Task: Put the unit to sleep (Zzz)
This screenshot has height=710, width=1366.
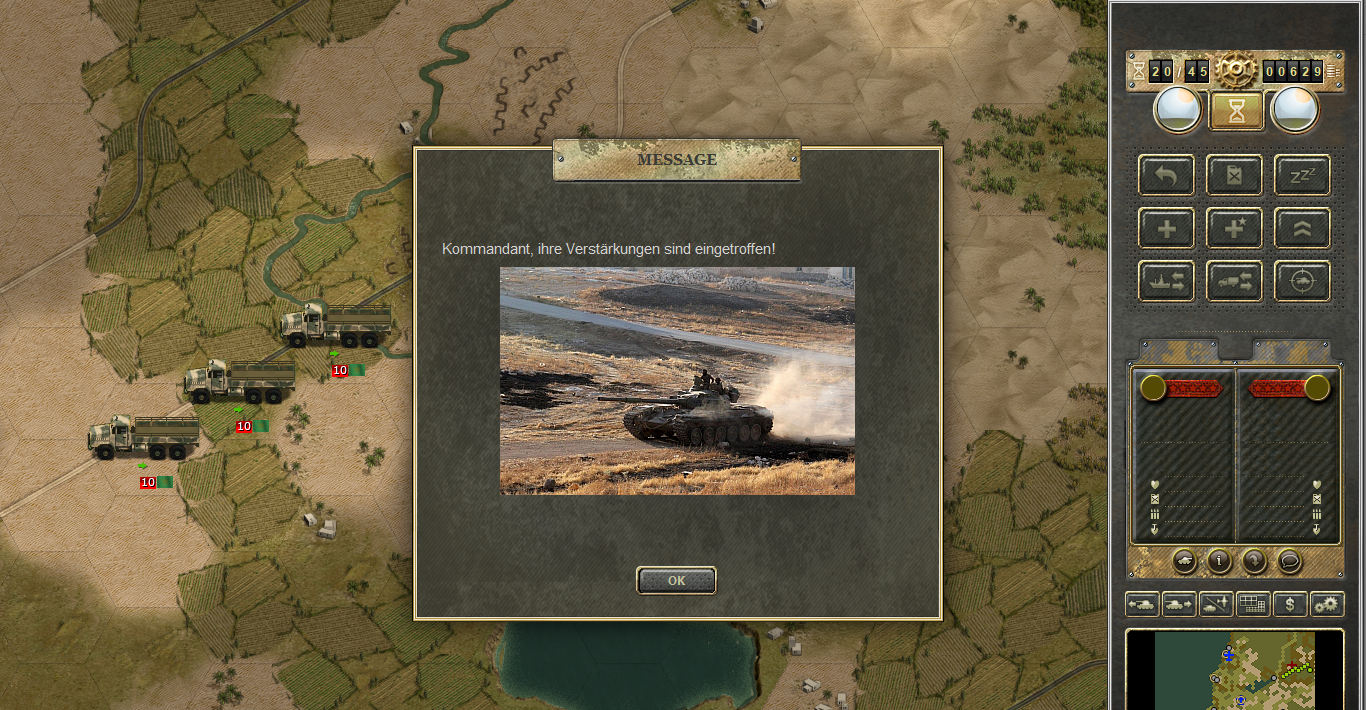Action: (x=1302, y=175)
